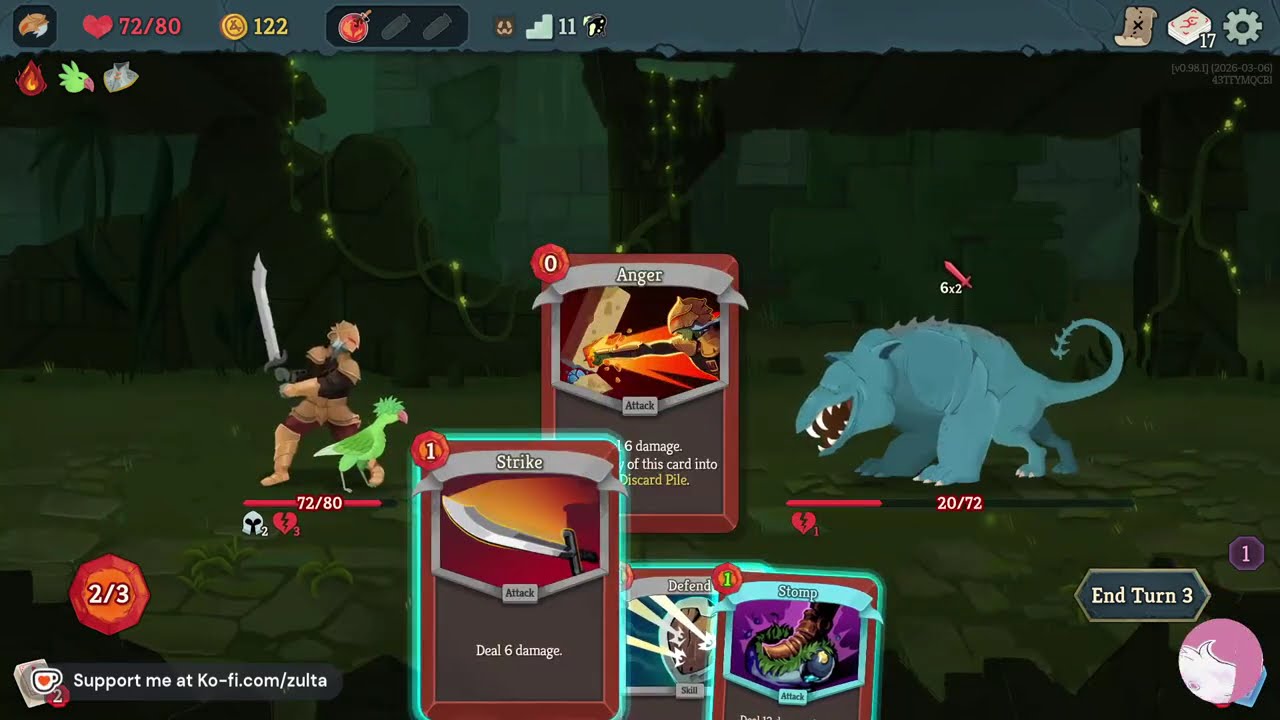Open the map scroll
1280x720 pixels.
(x=1136, y=27)
